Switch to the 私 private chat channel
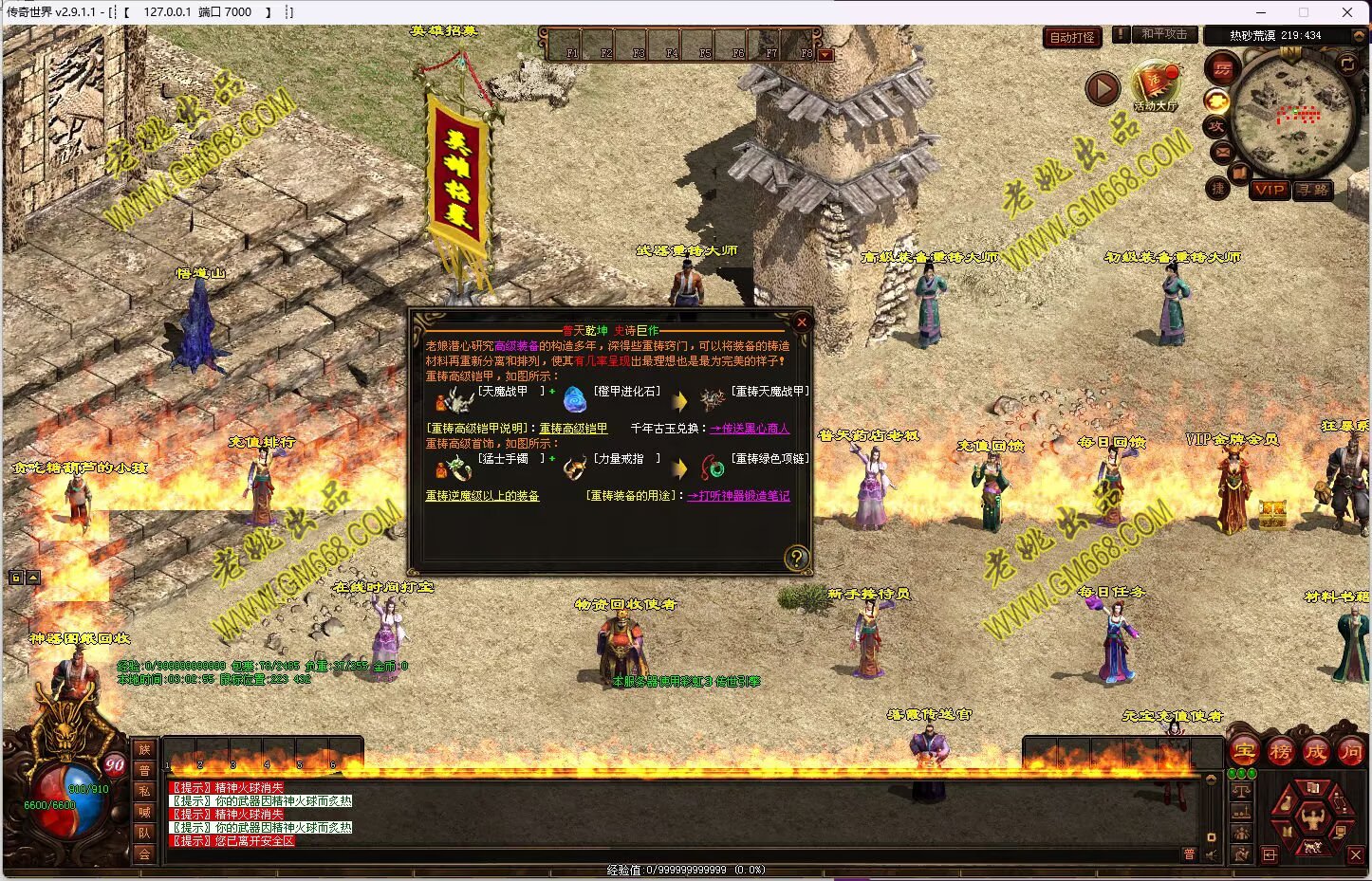This screenshot has height=881, width=1372. click(x=144, y=791)
